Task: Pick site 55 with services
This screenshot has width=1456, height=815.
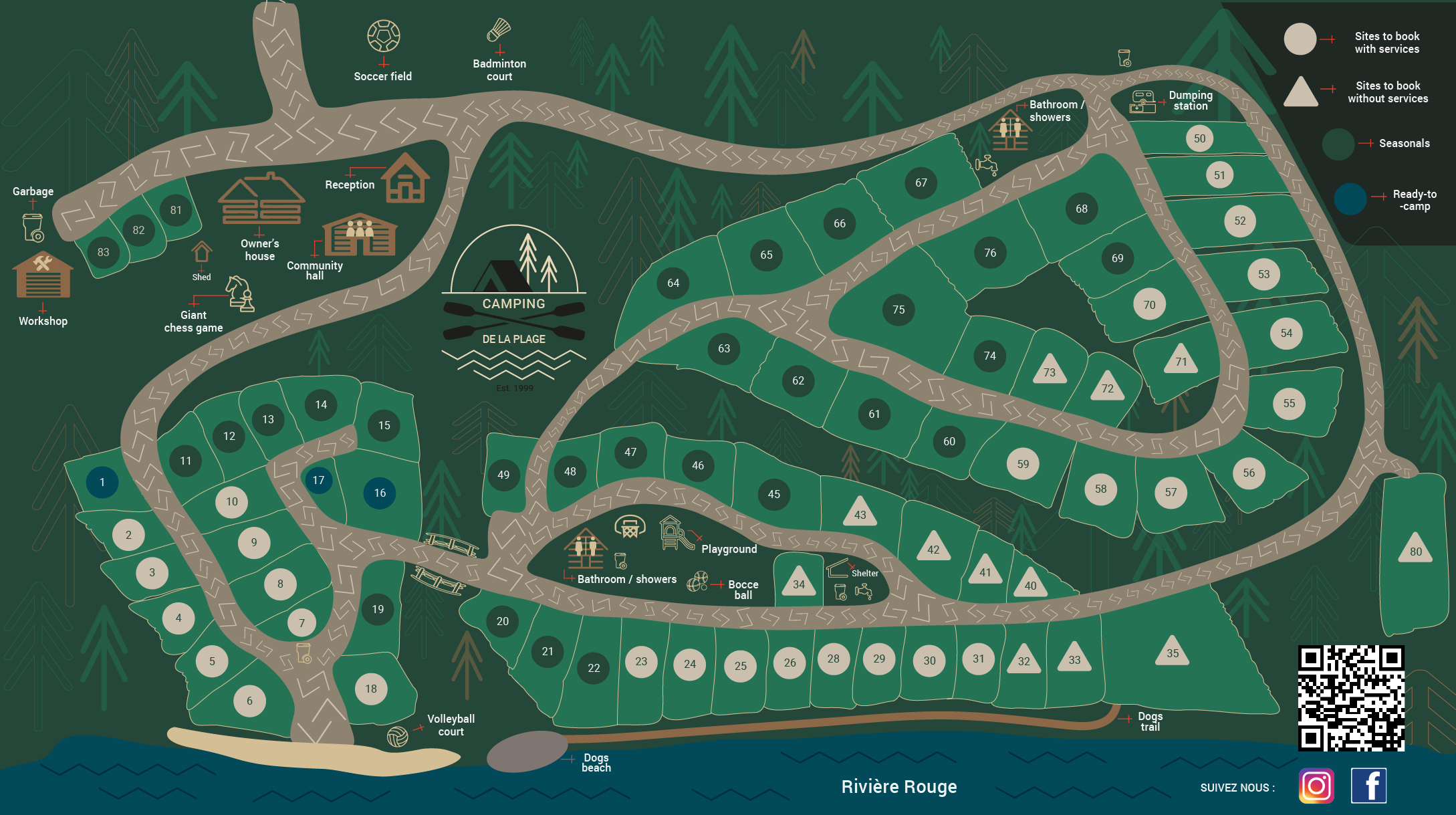Action: 1289,403
